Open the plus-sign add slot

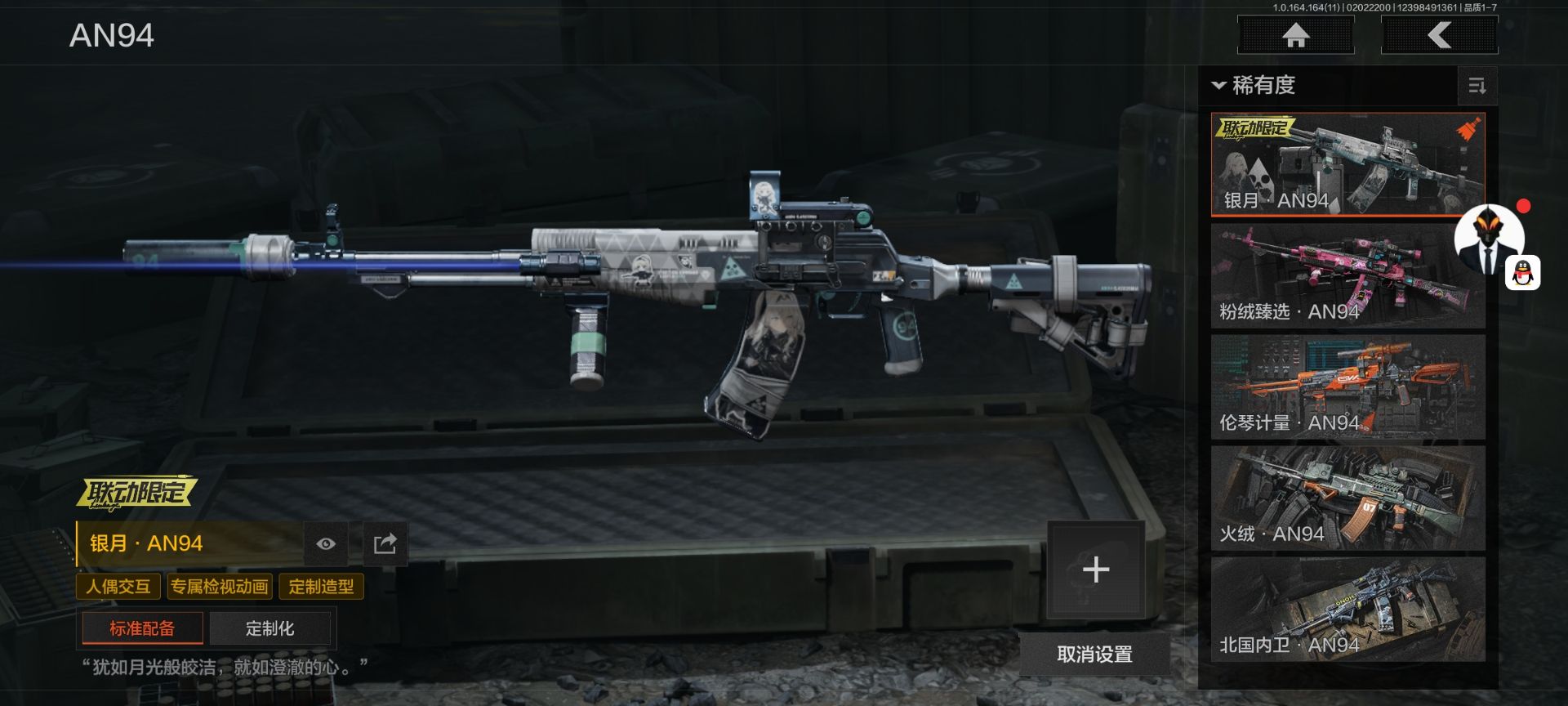(1095, 570)
